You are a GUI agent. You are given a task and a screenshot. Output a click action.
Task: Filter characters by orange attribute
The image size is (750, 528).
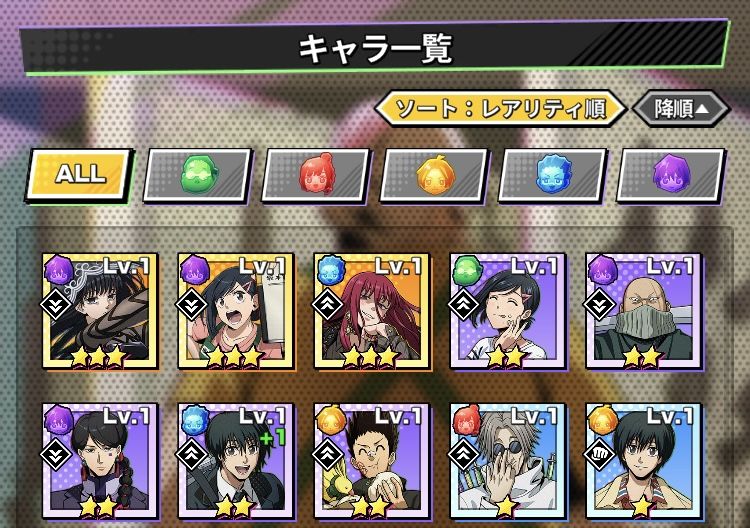pos(434,176)
